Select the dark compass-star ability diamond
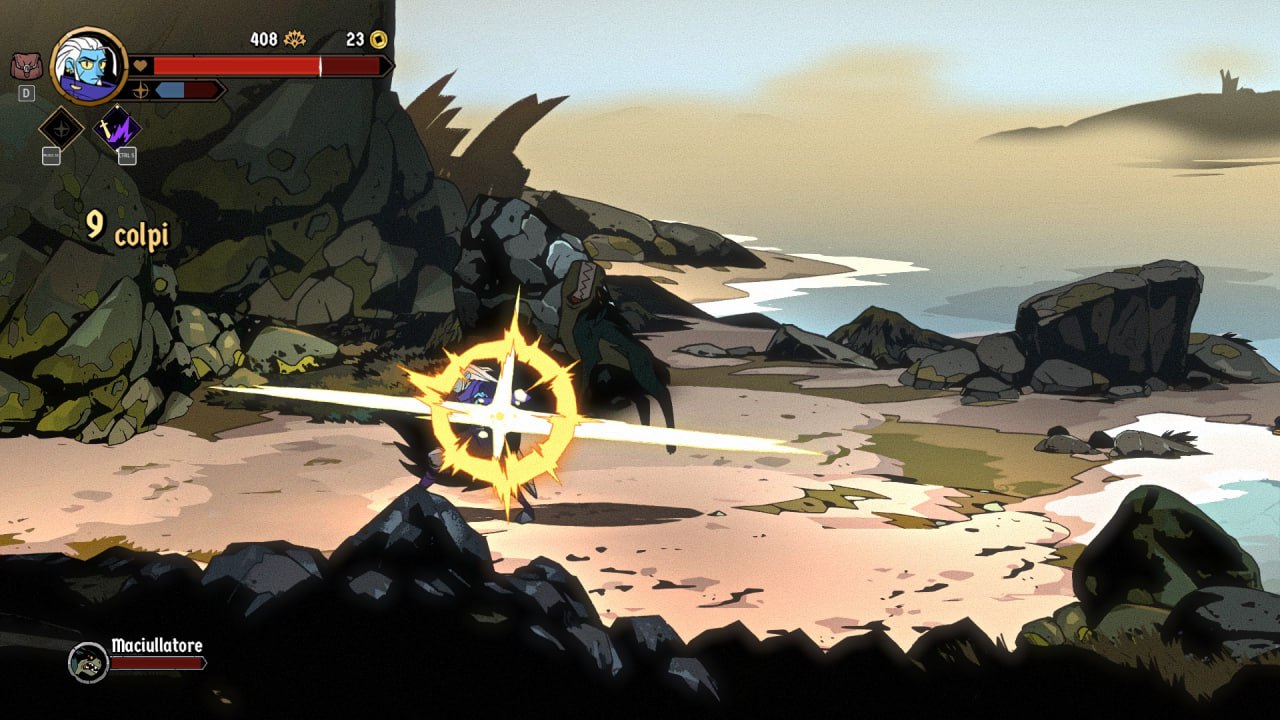Viewport: 1280px width, 720px height. point(61,128)
